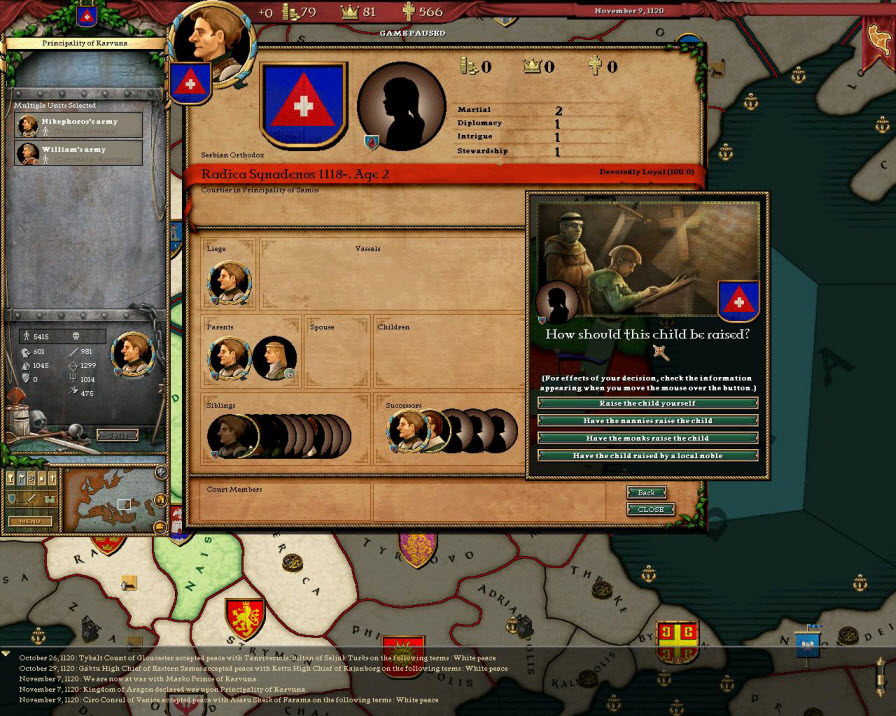Select William's army in the unit list
Screen dimensions: 896x716
78,153
